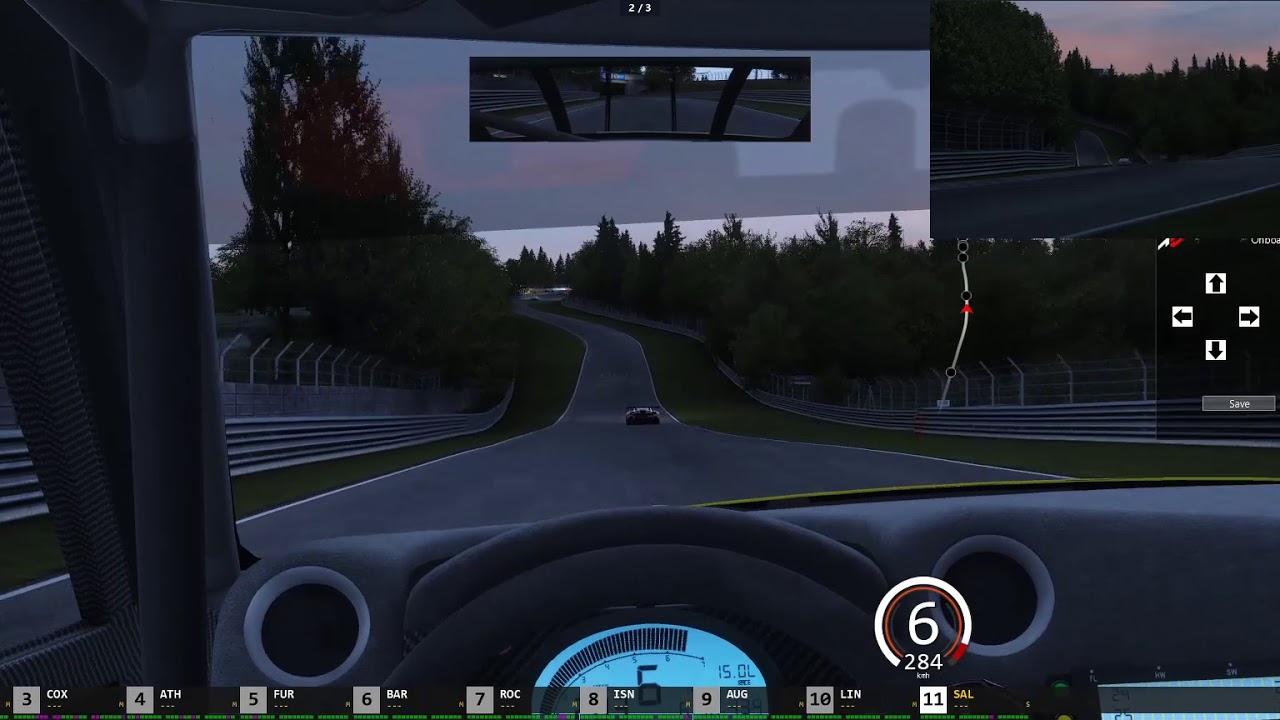Click the down arrow in the onboard settings panel
Viewport: 1280px width, 720px height.
(1215, 350)
